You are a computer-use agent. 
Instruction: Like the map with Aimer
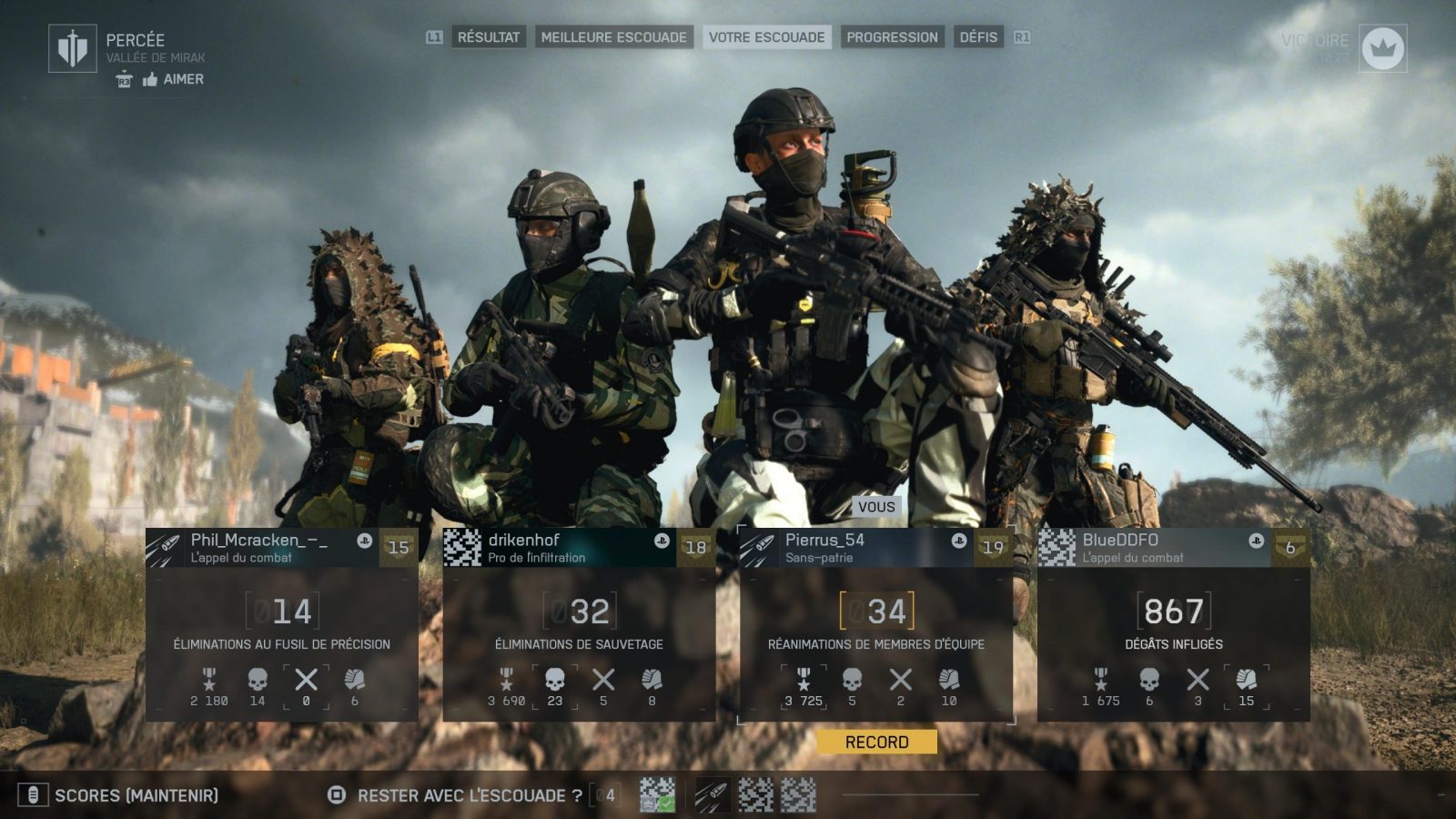[173, 79]
